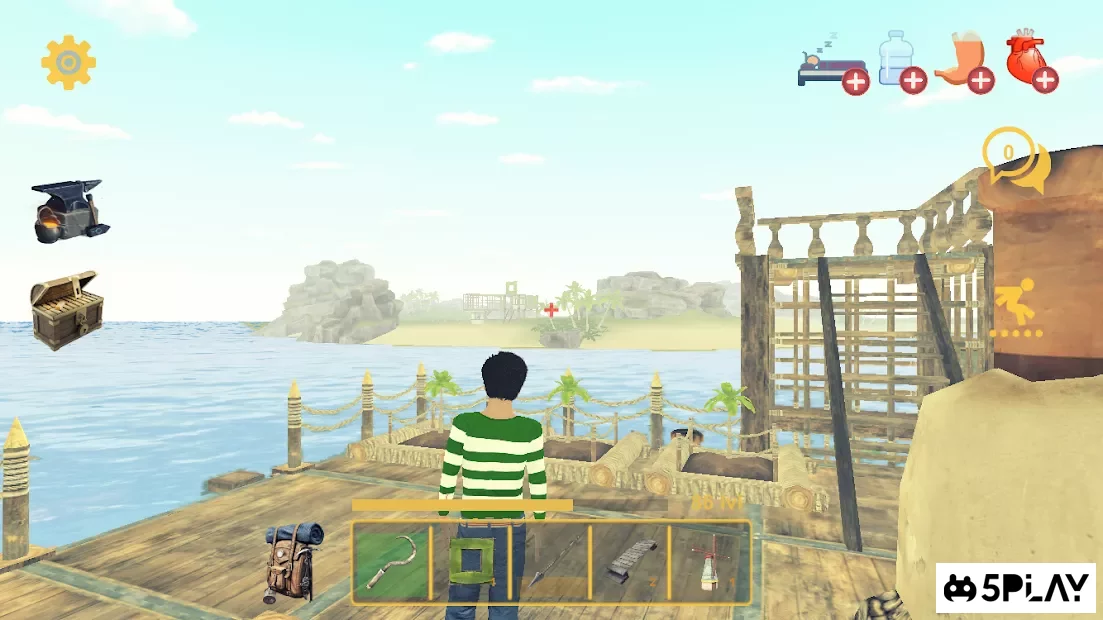Image resolution: width=1103 pixels, height=620 pixels.
Task: Refill thirst using the water bottle icon
Action: pyautogui.click(x=899, y=62)
